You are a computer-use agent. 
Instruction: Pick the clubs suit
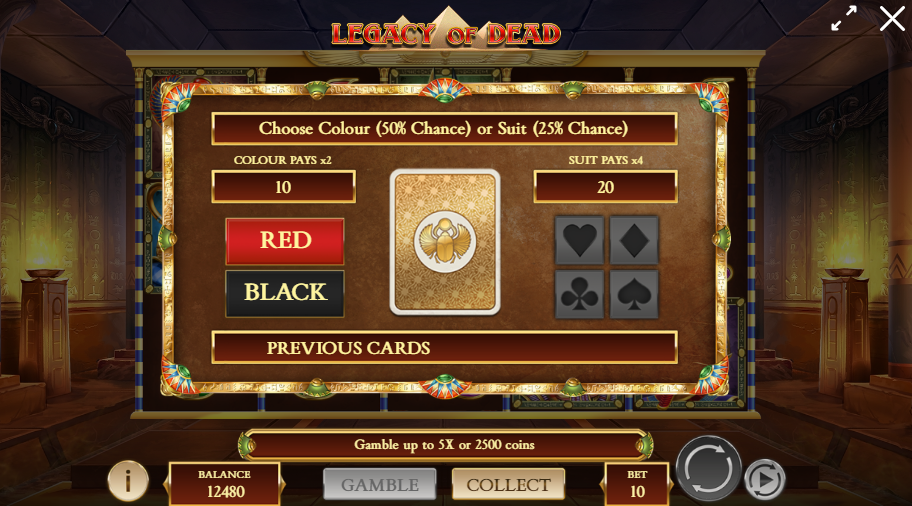[x=580, y=294]
